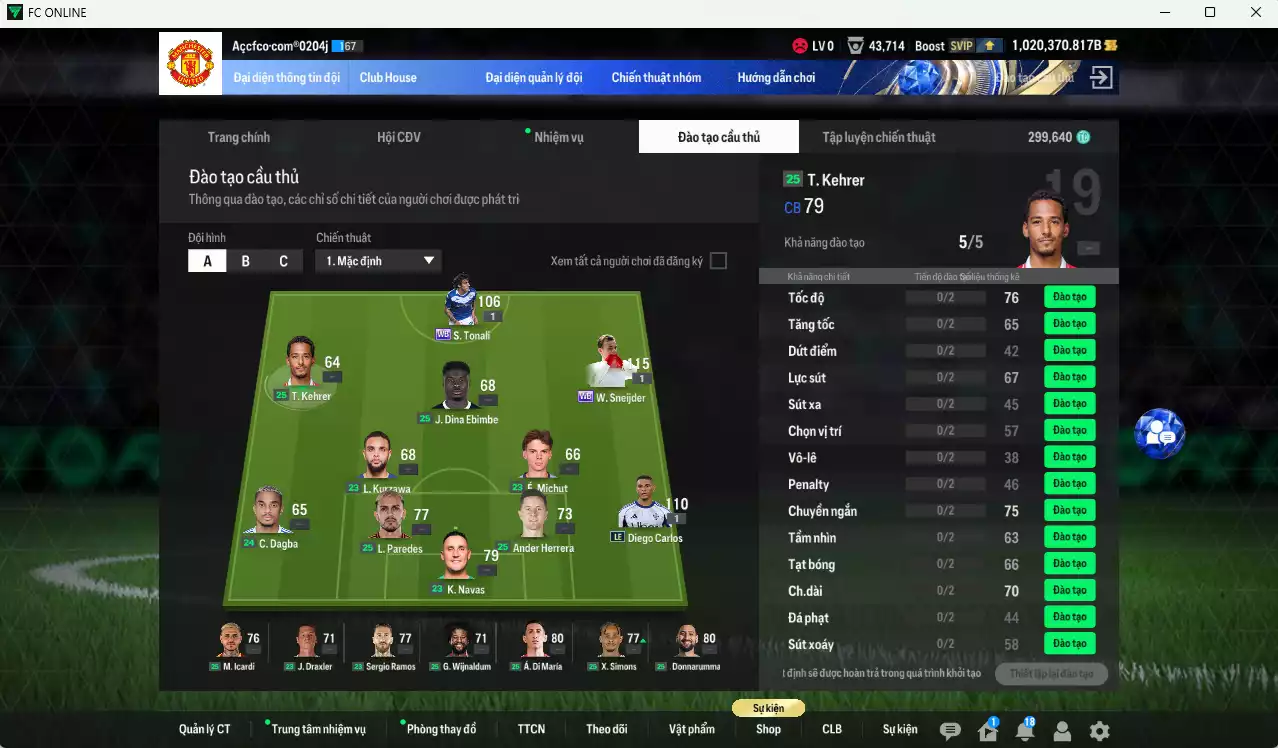Image resolution: width=1278 pixels, height=748 pixels.
Task: Train the Penalty attribute
Action: pos(1069,484)
